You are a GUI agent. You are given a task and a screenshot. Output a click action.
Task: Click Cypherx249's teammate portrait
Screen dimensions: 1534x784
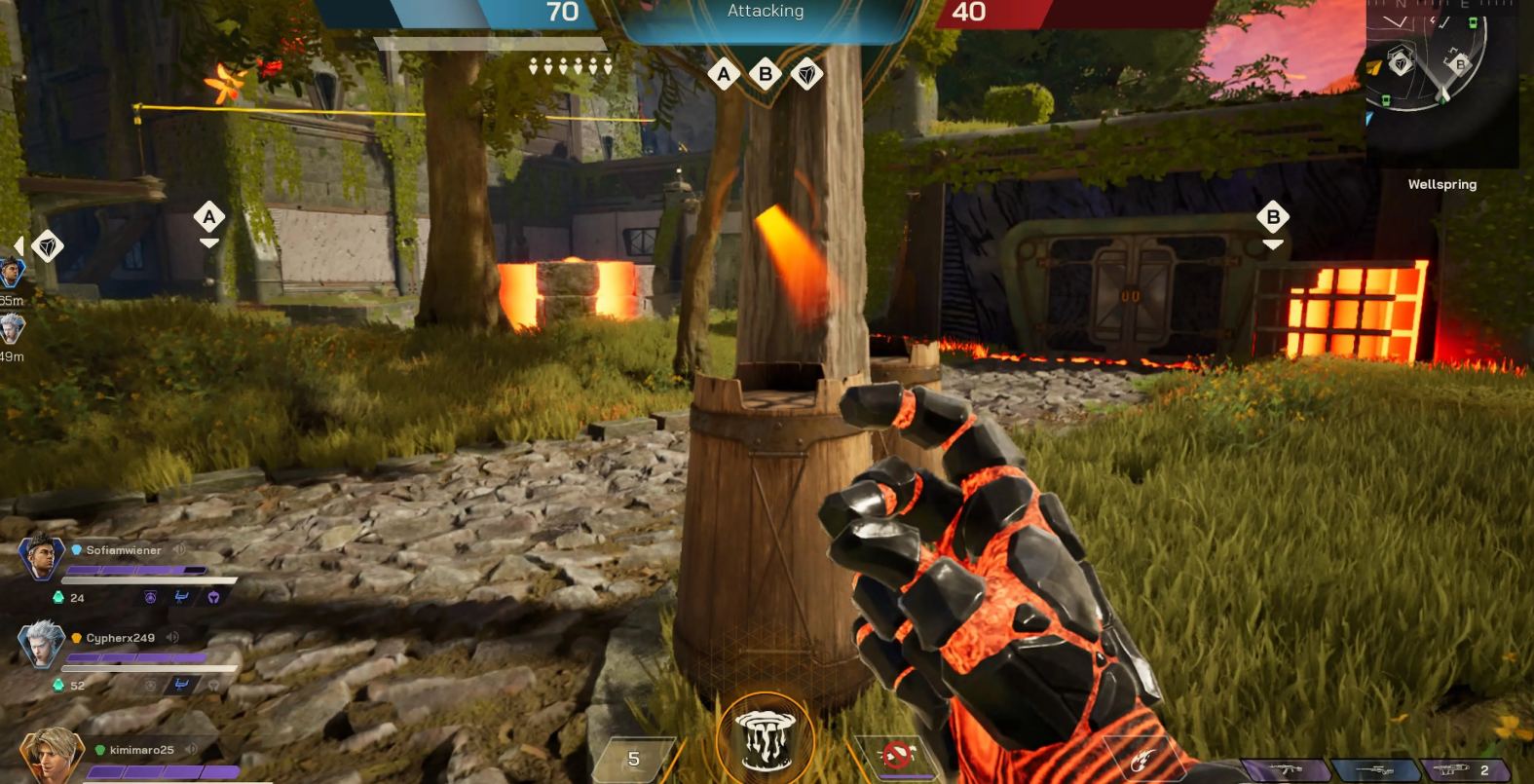coord(41,644)
